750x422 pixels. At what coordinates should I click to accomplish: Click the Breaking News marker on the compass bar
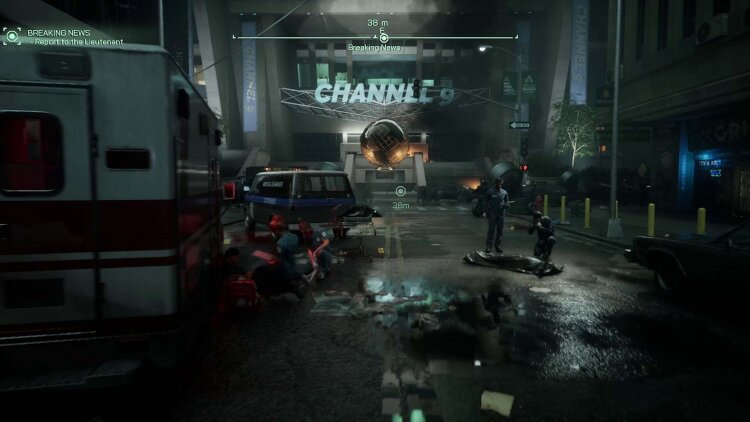[383, 37]
